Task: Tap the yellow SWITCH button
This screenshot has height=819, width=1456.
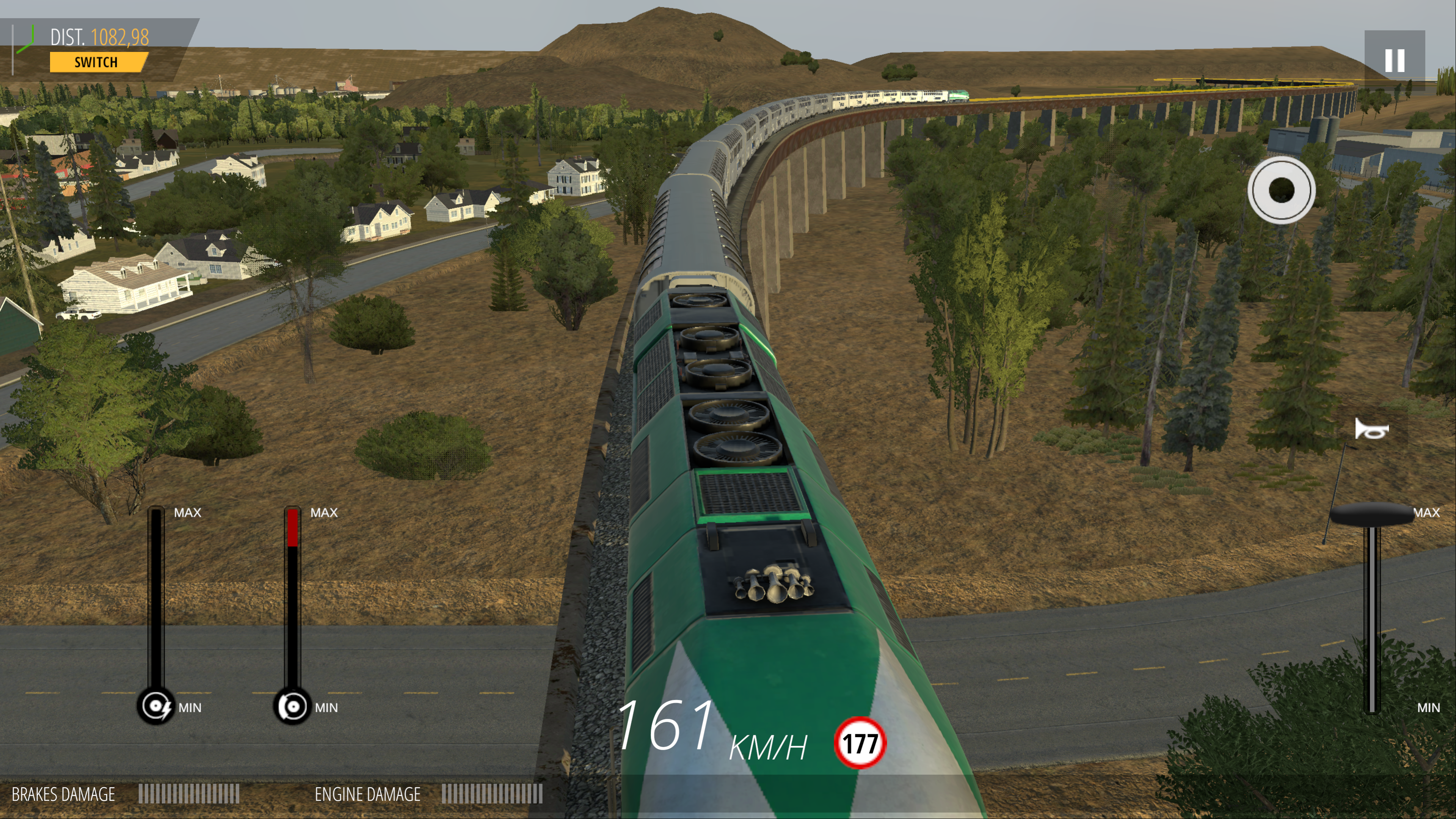Action: click(x=97, y=62)
